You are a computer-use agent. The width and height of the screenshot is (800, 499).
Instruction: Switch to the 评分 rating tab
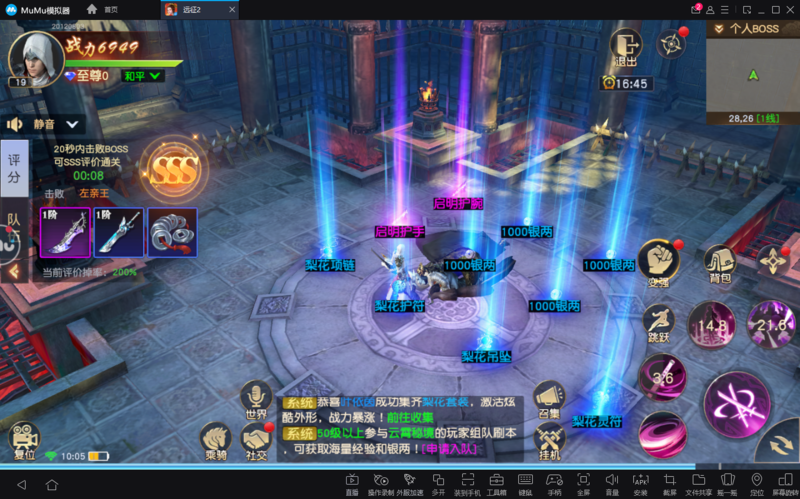pyautogui.click(x=14, y=169)
